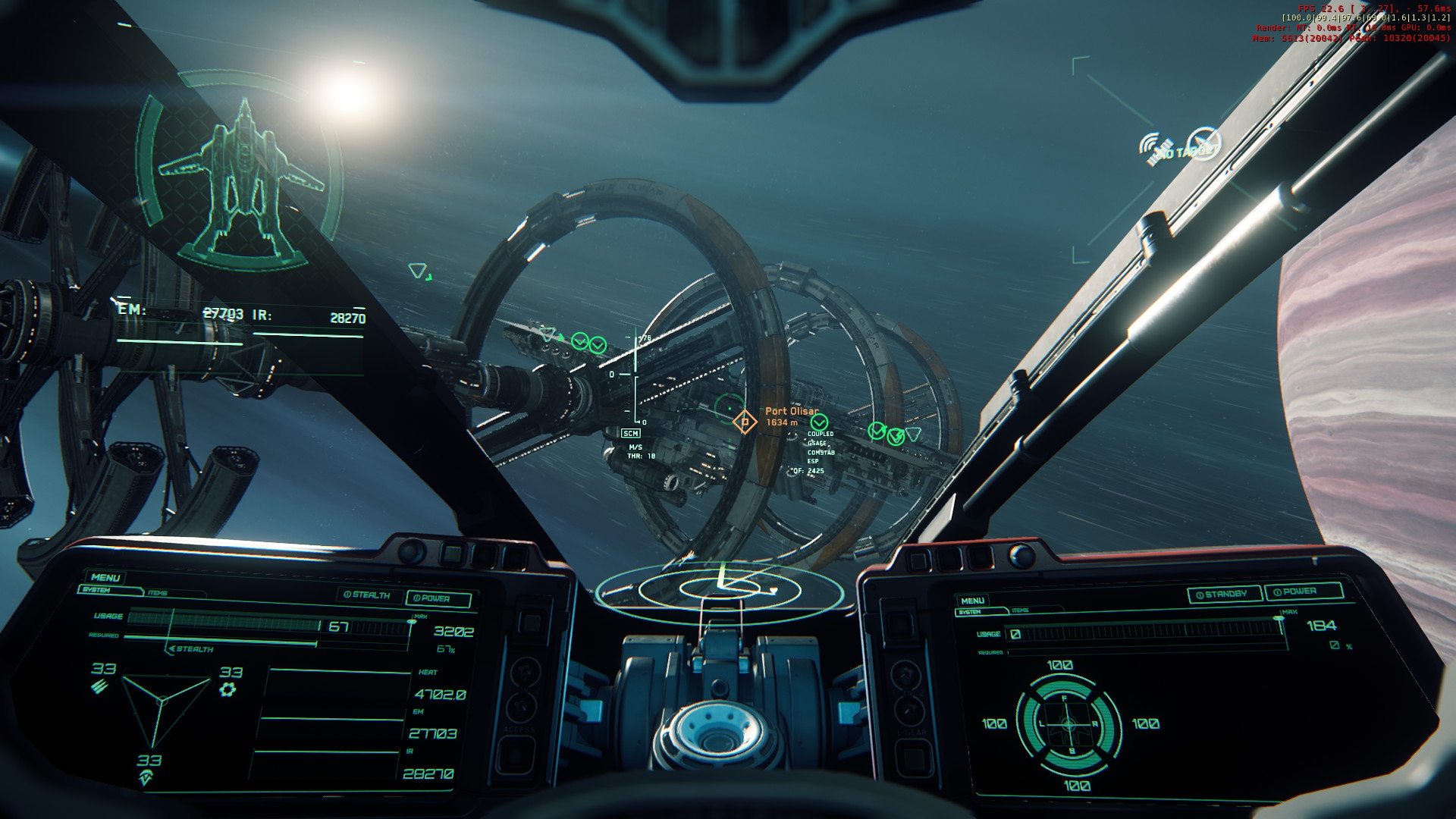Open MENU on the shield display

click(973, 601)
